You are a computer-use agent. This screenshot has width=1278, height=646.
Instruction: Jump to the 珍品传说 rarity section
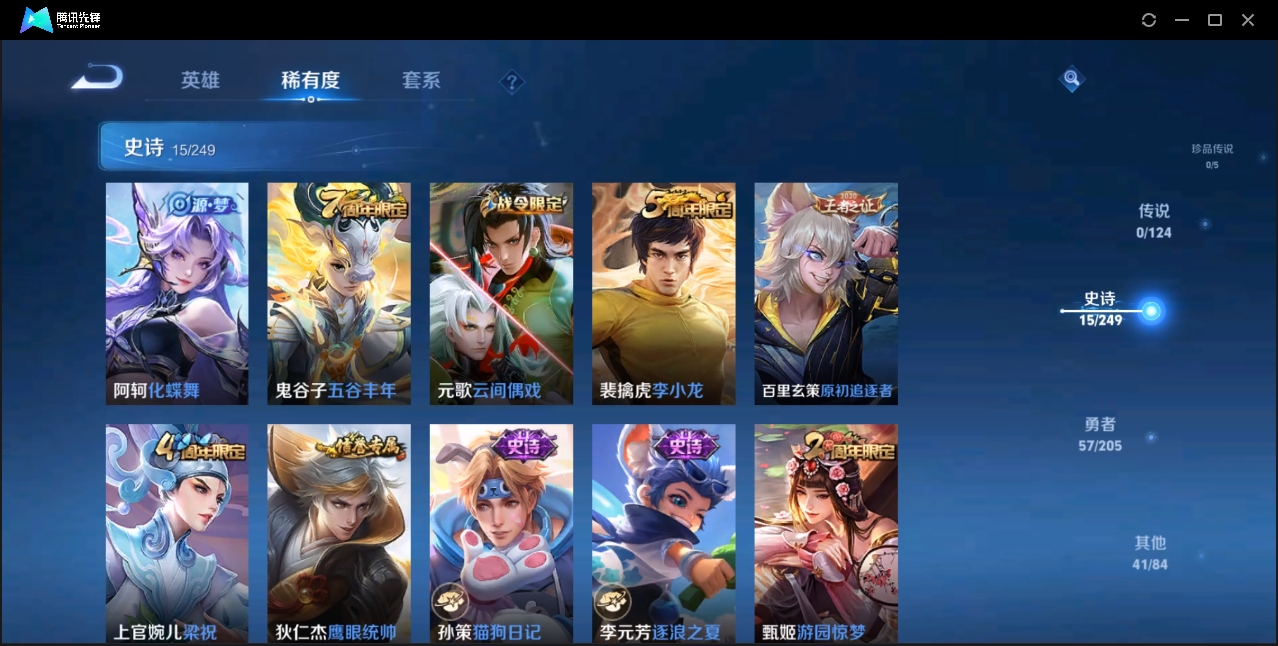pos(1212,155)
